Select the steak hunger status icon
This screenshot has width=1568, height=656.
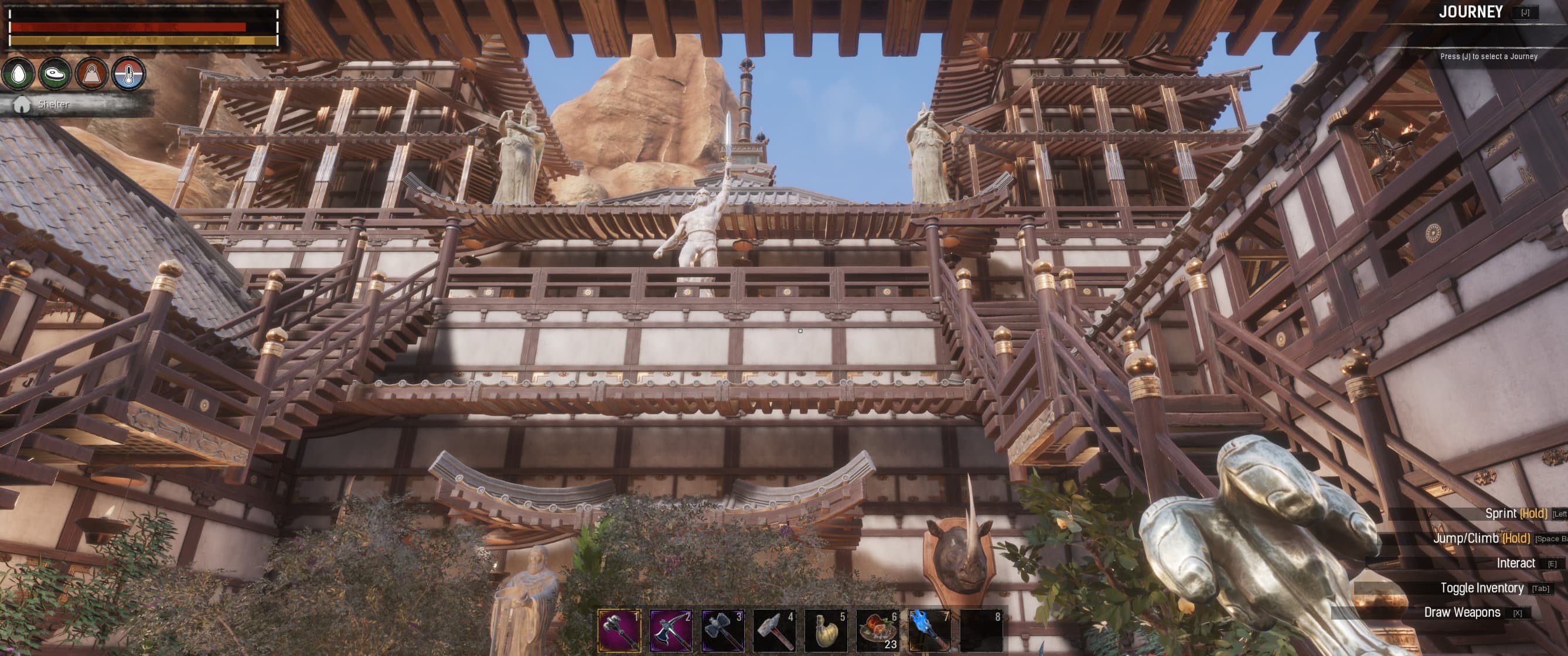coord(54,75)
